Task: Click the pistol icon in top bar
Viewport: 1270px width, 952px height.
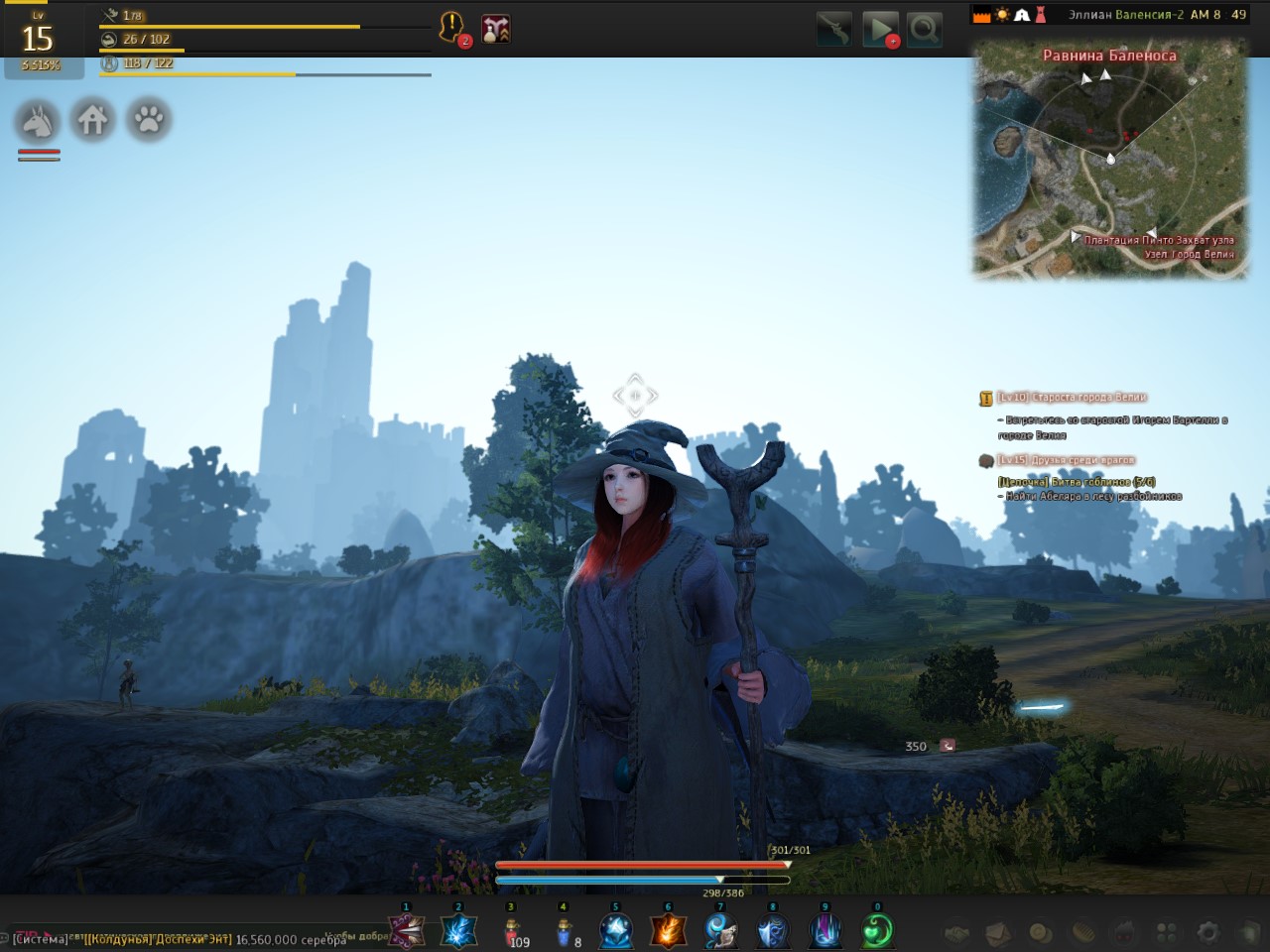Action: coord(833,30)
